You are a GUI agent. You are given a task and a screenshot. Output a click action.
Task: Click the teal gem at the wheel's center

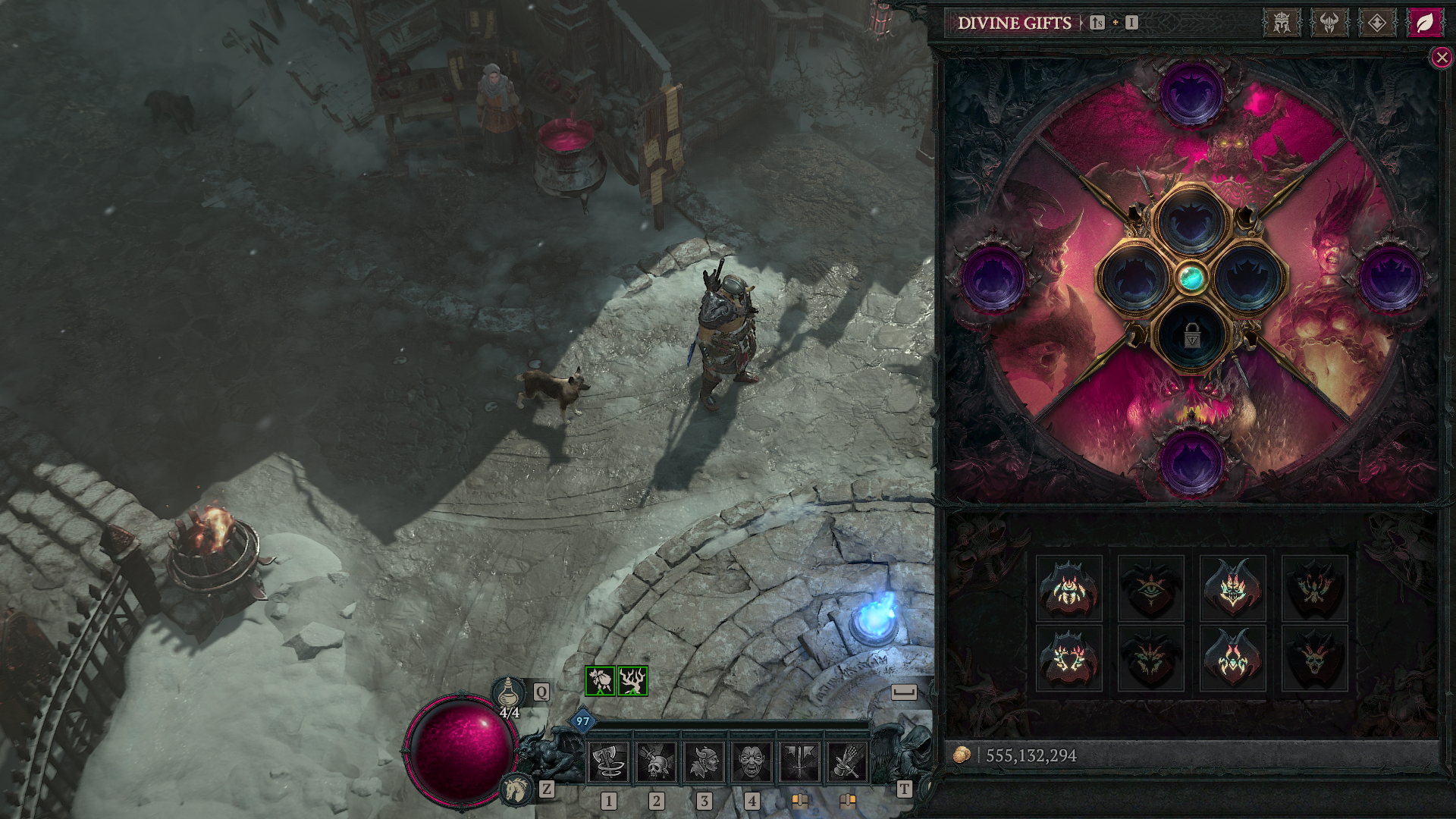pos(1191,278)
